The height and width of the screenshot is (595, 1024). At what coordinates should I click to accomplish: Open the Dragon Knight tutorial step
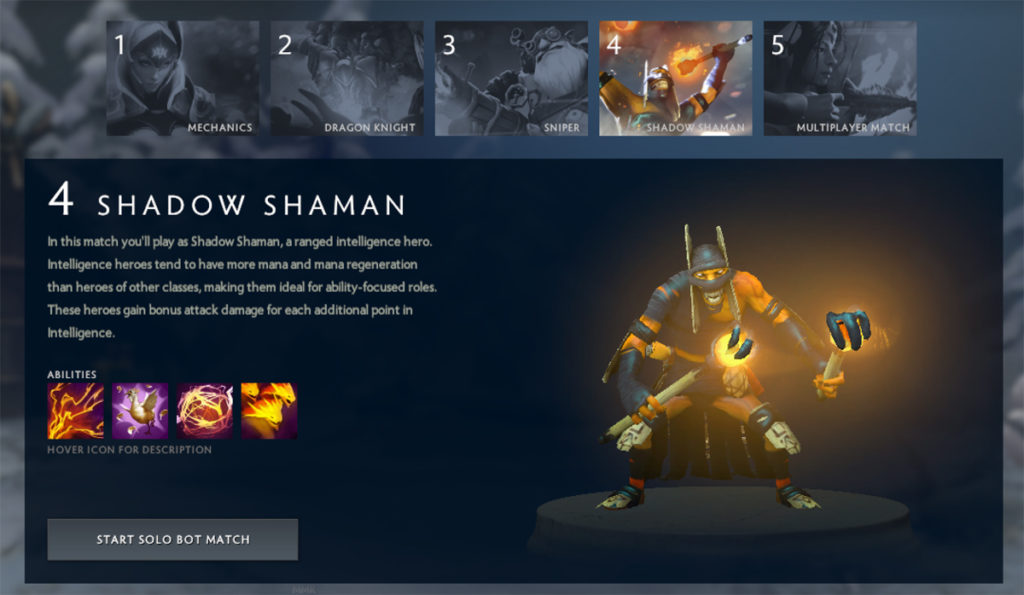click(x=346, y=78)
